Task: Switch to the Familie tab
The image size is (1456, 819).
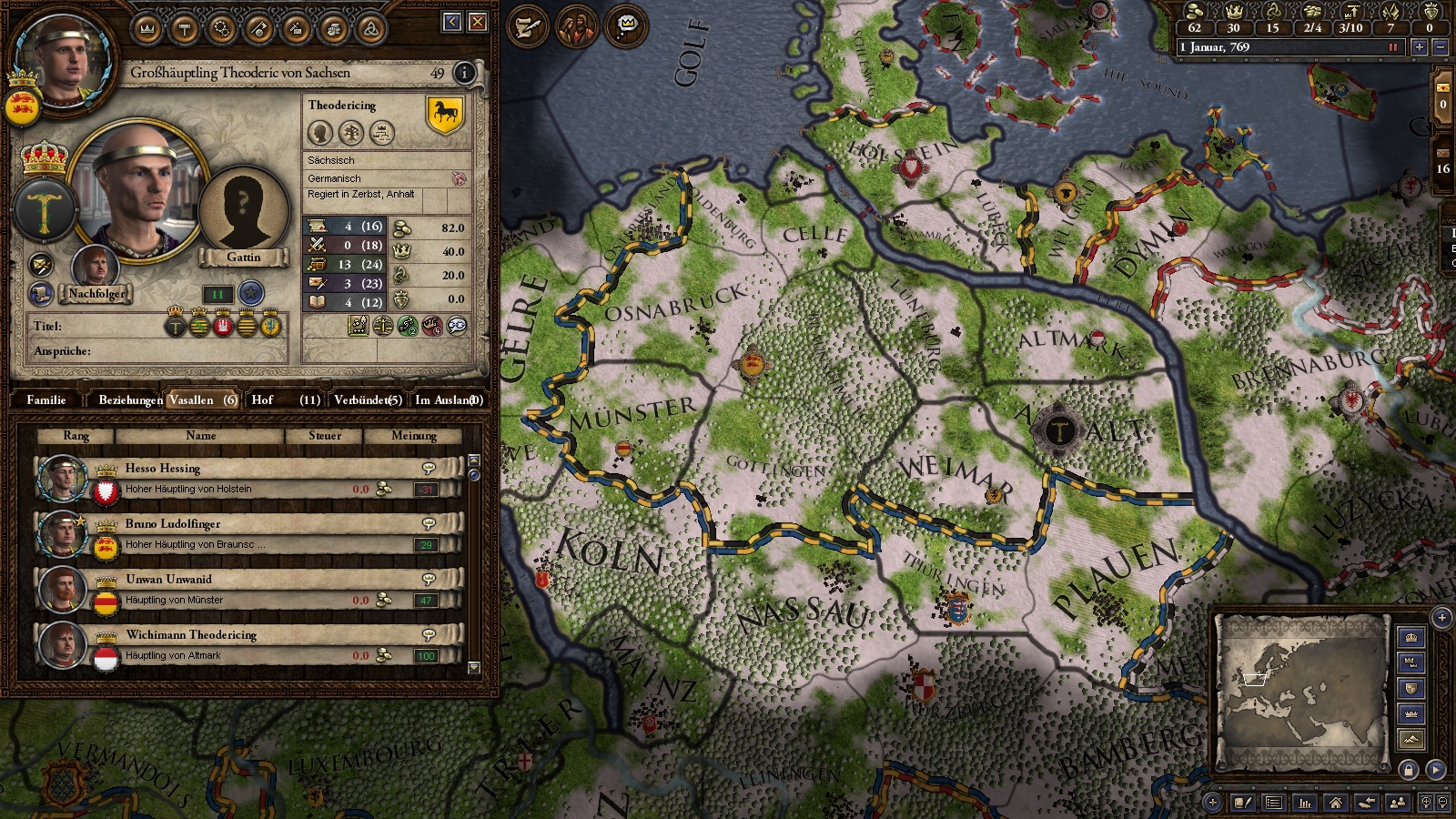Action: [x=46, y=399]
